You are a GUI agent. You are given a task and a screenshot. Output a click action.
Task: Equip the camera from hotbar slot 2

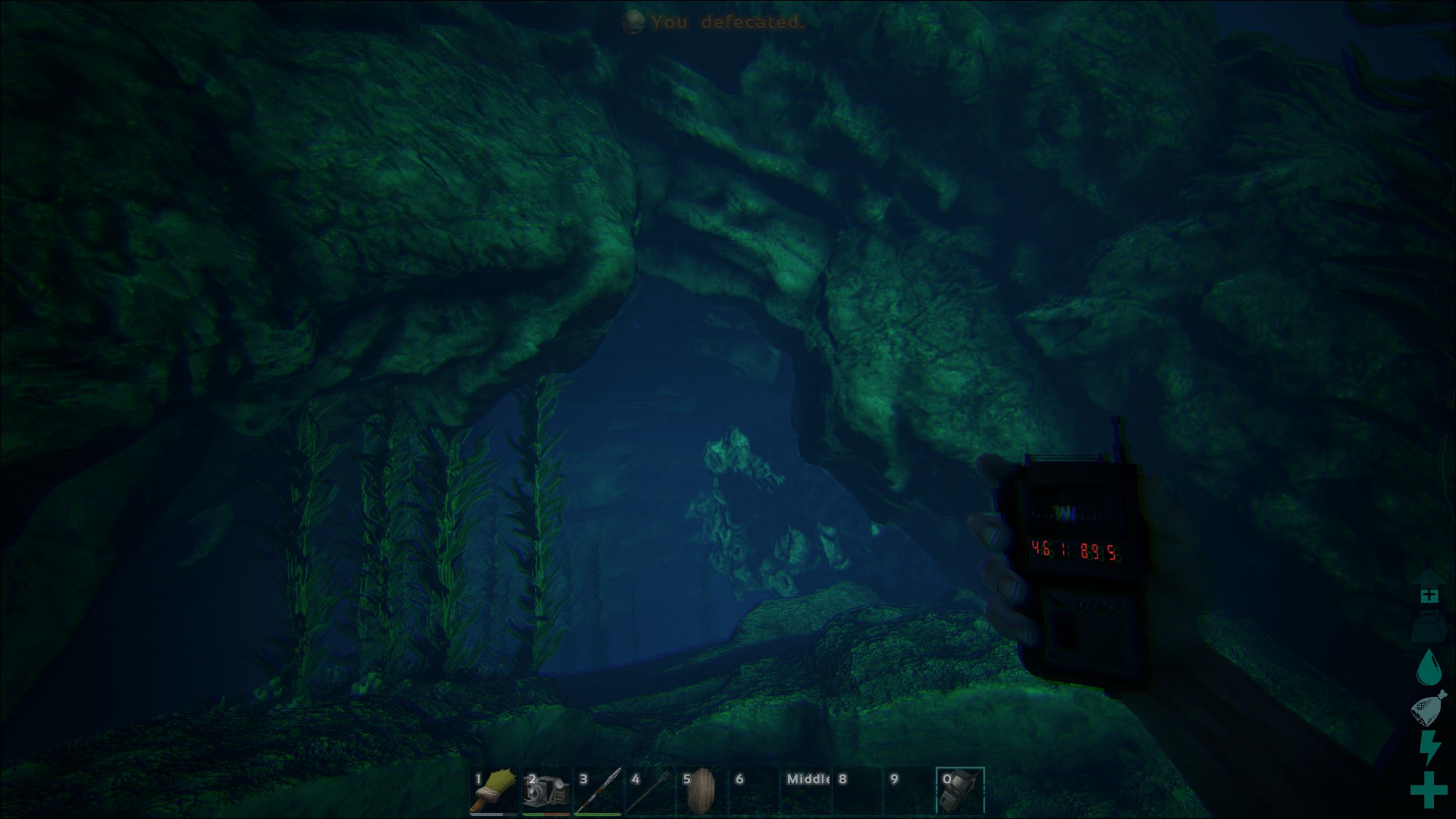tap(546, 791)
